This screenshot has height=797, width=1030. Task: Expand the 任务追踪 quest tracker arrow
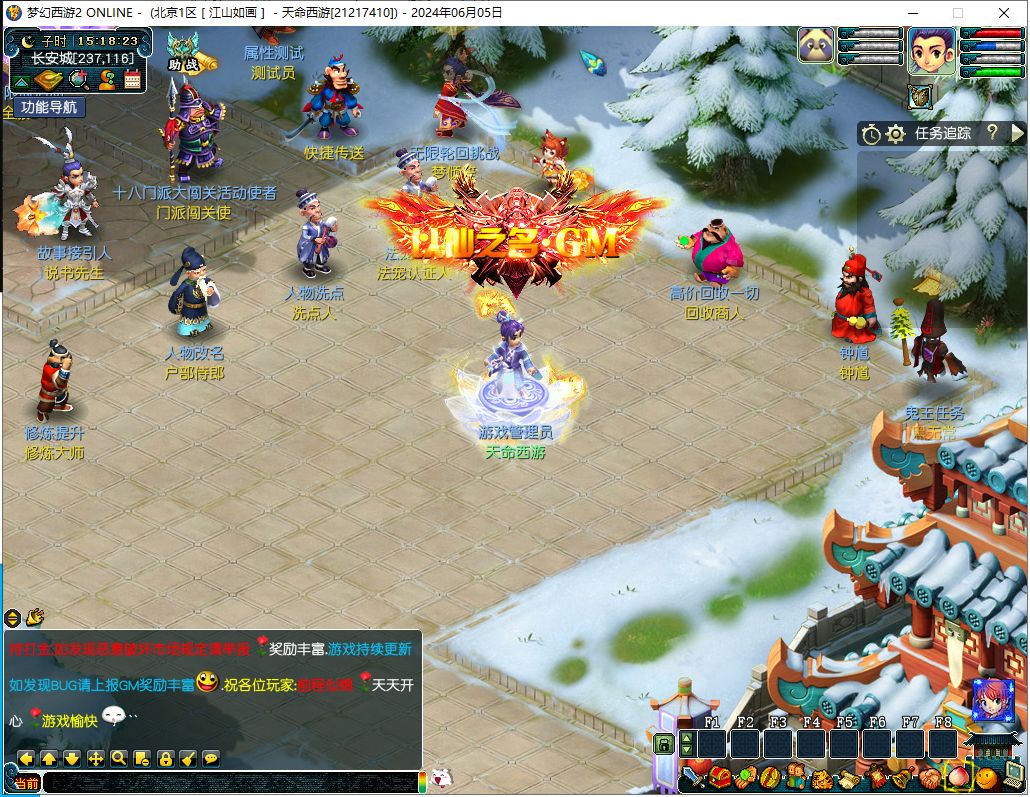tap(1018, 132)
